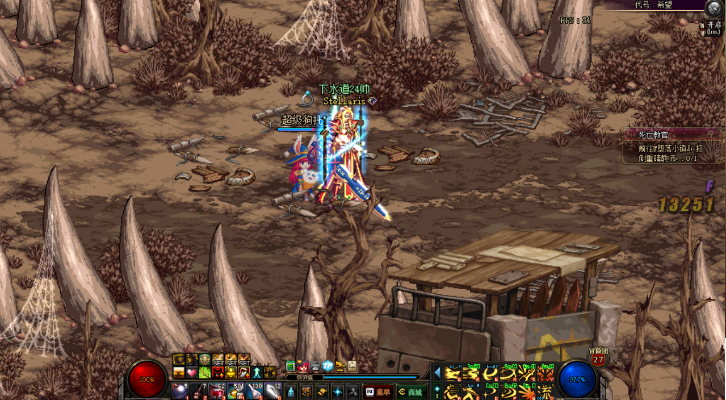
Task: Click the pink-haired character portrait icon
Action: (303, 366)
